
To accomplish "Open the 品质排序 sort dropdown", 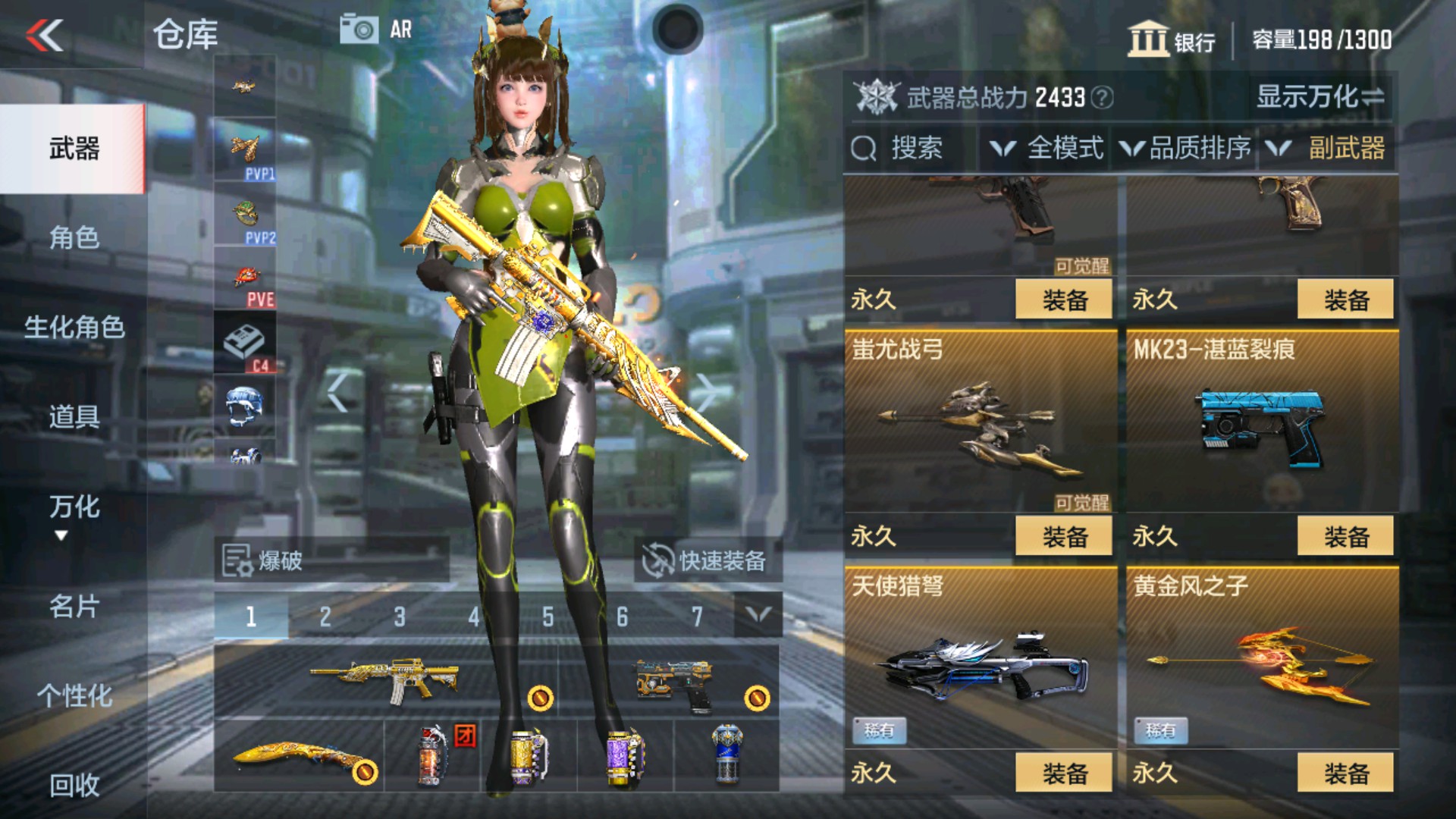I will click(1187, 149).
